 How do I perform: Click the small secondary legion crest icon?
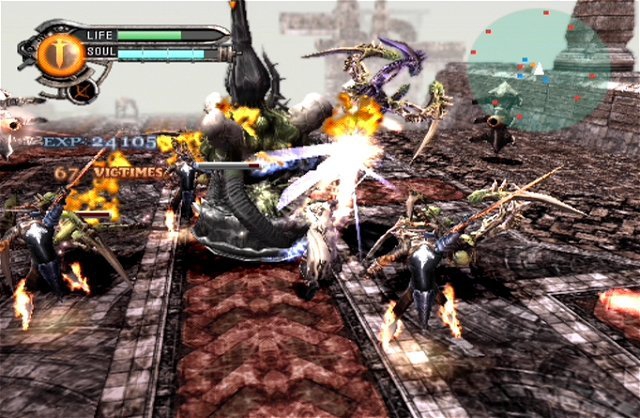(84, 89)
